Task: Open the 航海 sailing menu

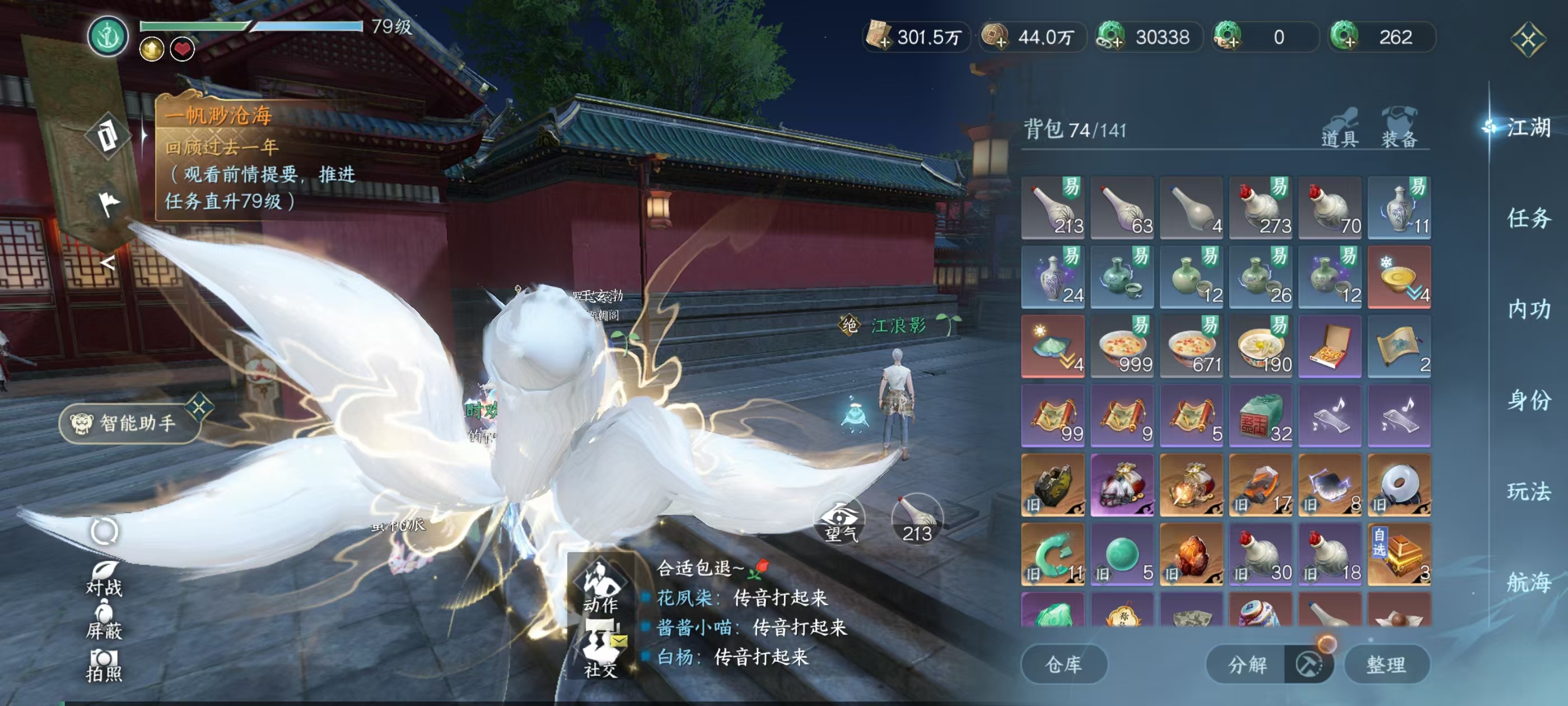Action: pyautogui.click(x=1528, y=582)
